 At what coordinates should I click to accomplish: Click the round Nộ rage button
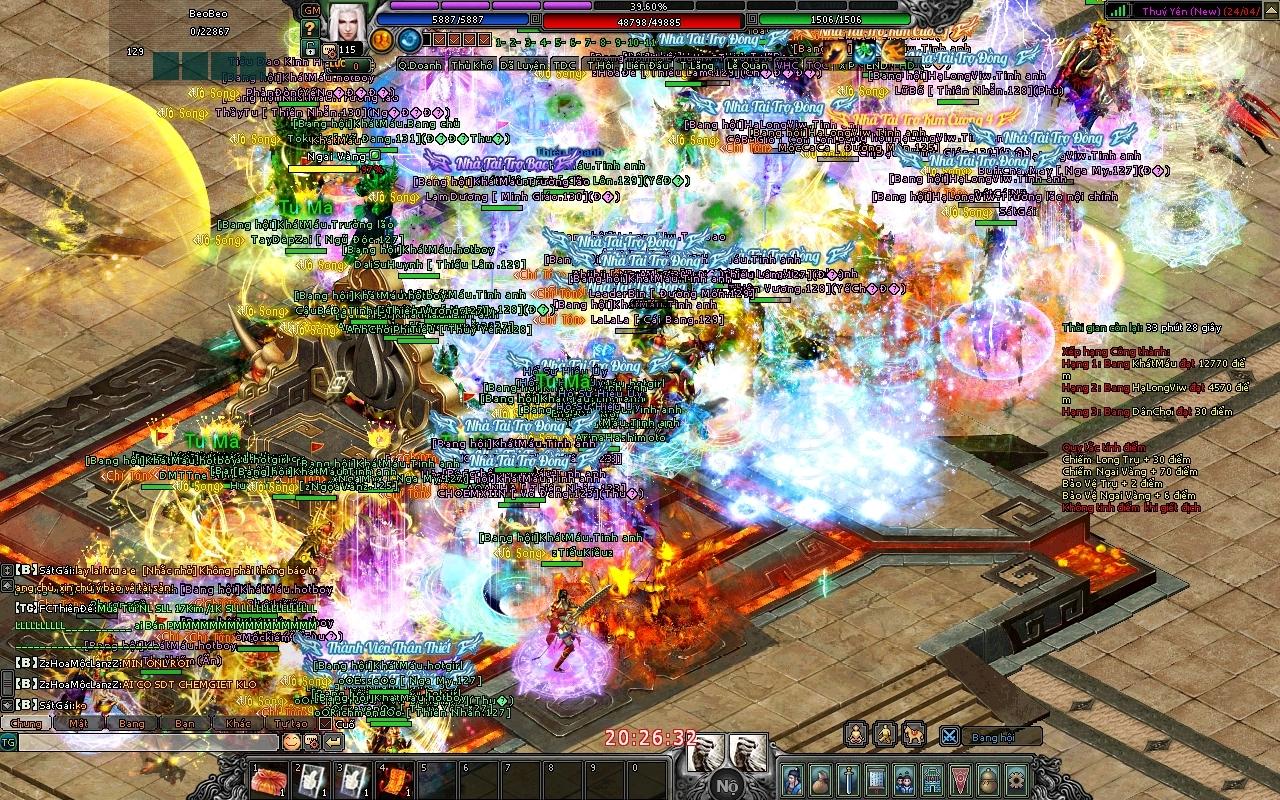coord(727,784)
